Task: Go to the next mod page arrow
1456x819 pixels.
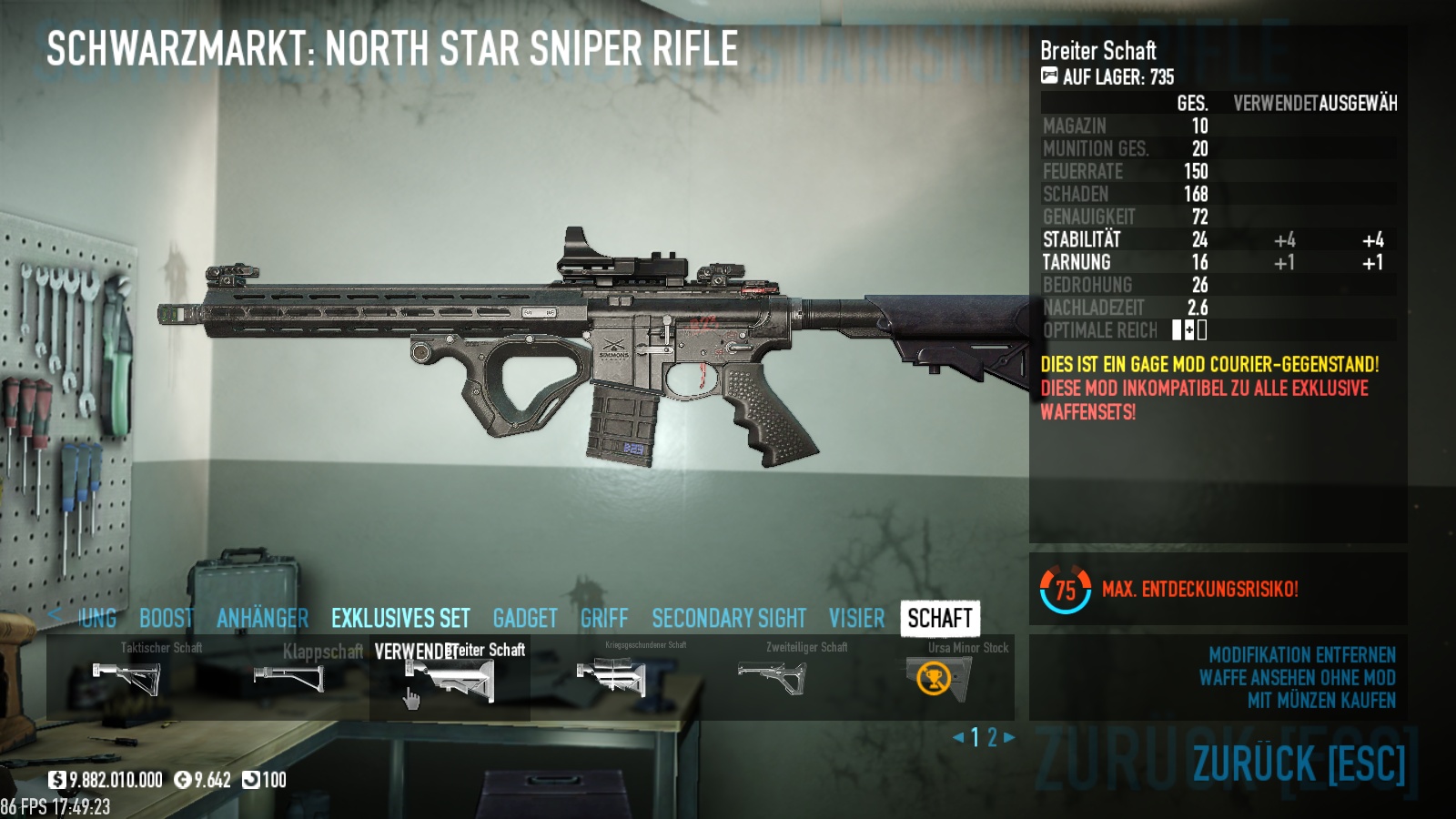Action: [1009, 737]
